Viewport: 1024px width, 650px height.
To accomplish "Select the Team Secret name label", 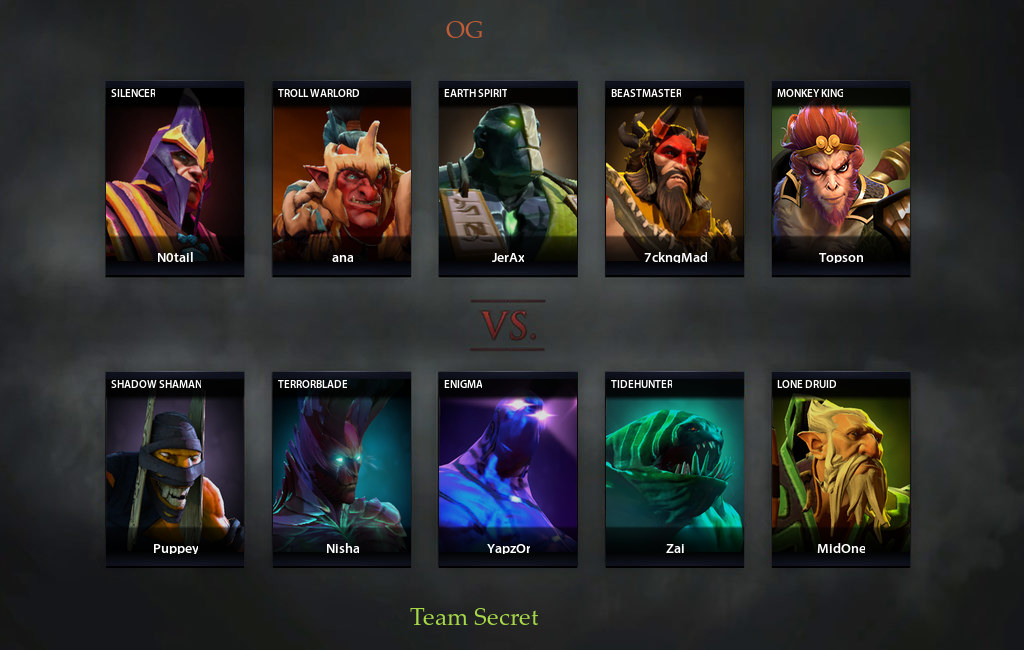I will (474, 617).
